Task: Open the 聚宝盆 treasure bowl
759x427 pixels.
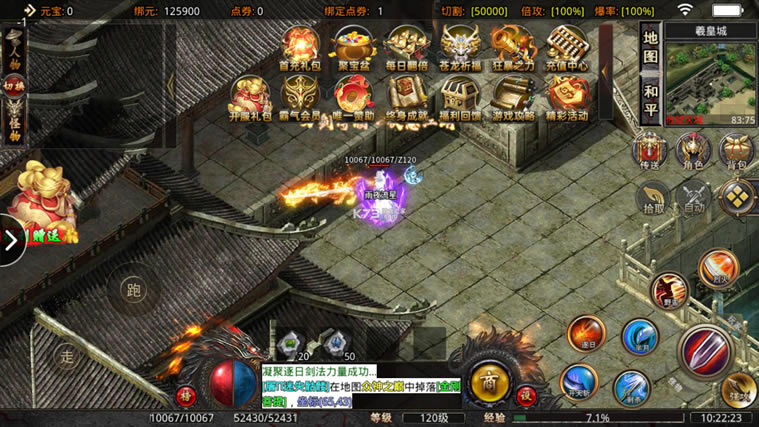Action: [x=352, y=47]
